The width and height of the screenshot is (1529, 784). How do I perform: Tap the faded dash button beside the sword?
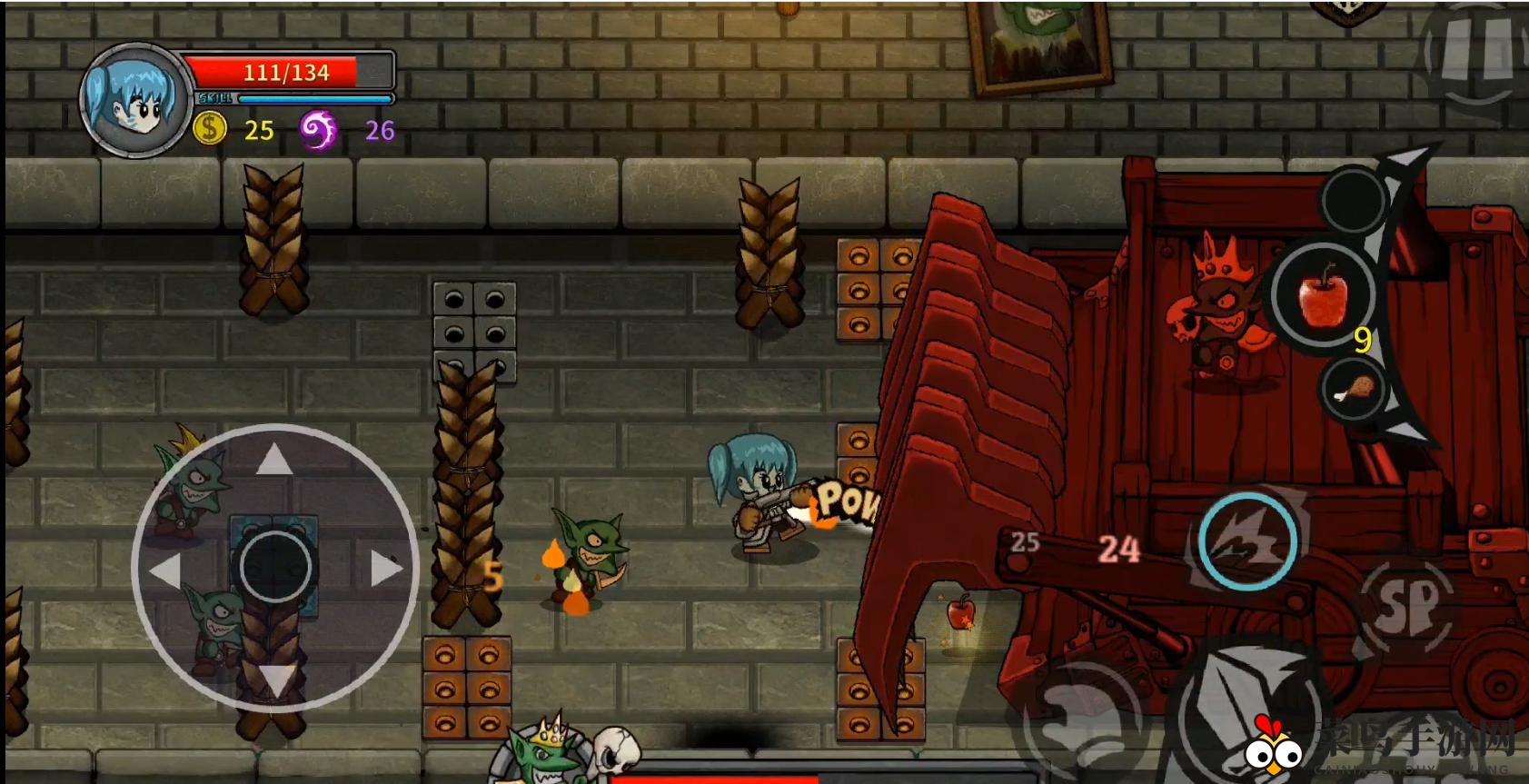coord(1081,718)
